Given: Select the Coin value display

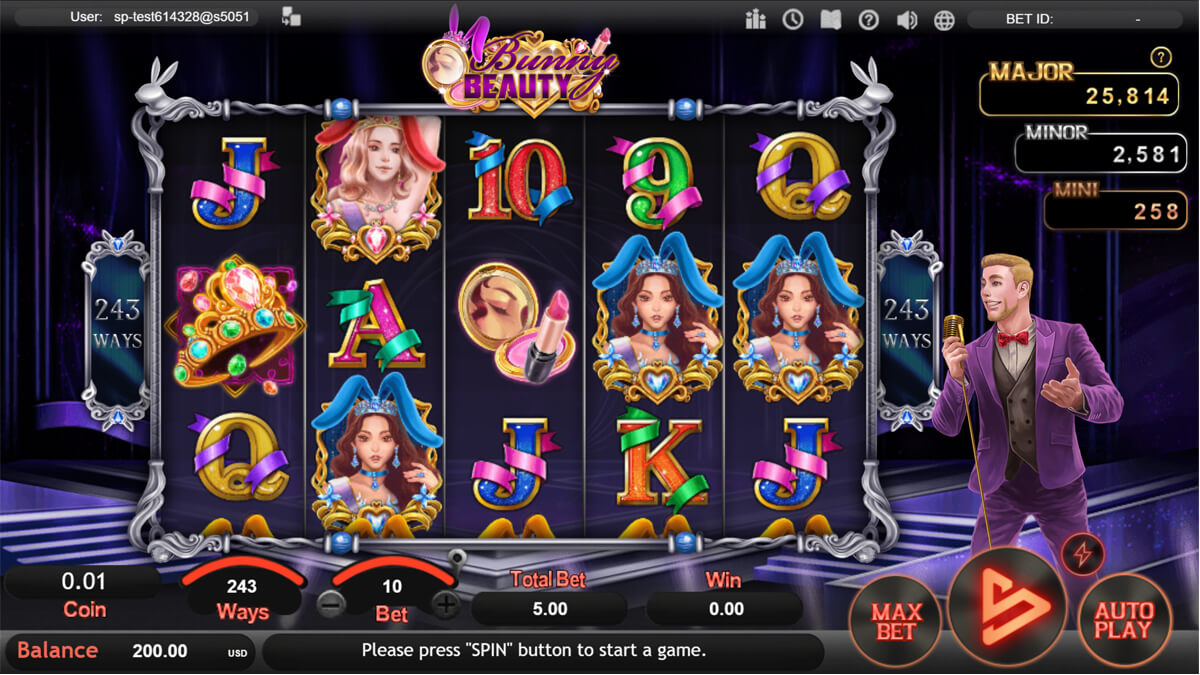Looking at the screenshot, I should coord(85,594).
